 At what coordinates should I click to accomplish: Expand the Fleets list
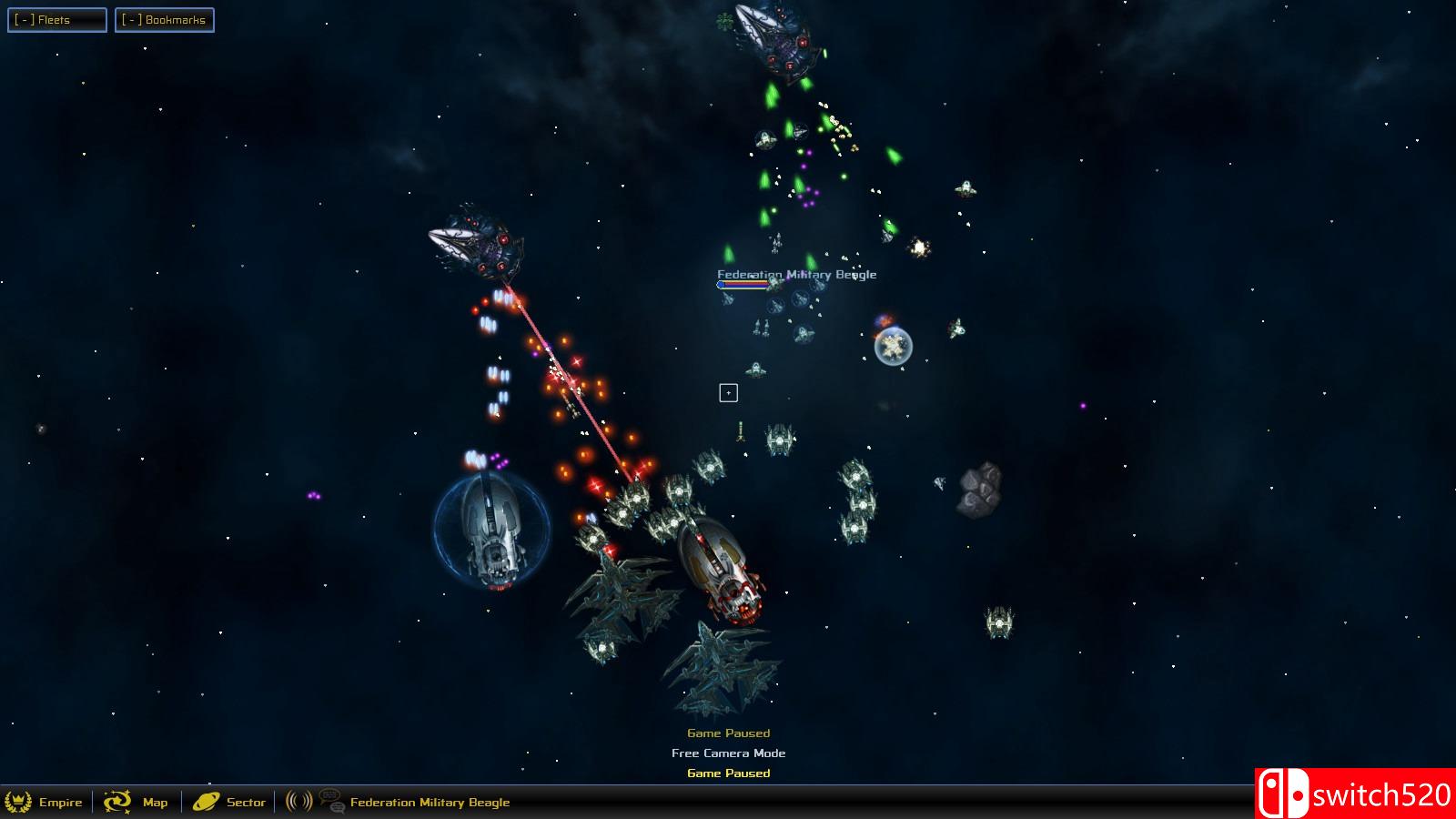click(x=58, y=19)
